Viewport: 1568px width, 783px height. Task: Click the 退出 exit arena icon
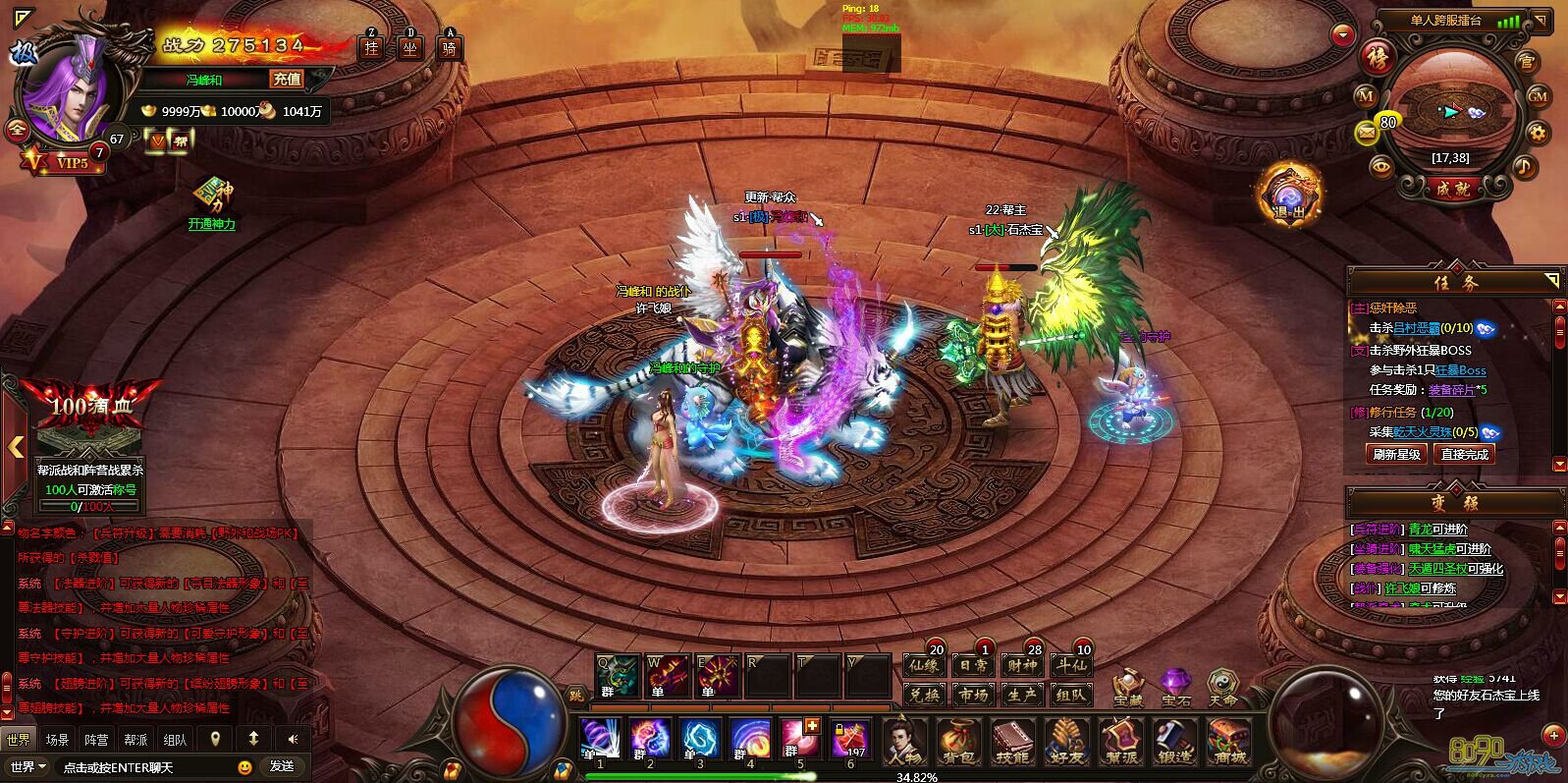point(1289,195)
